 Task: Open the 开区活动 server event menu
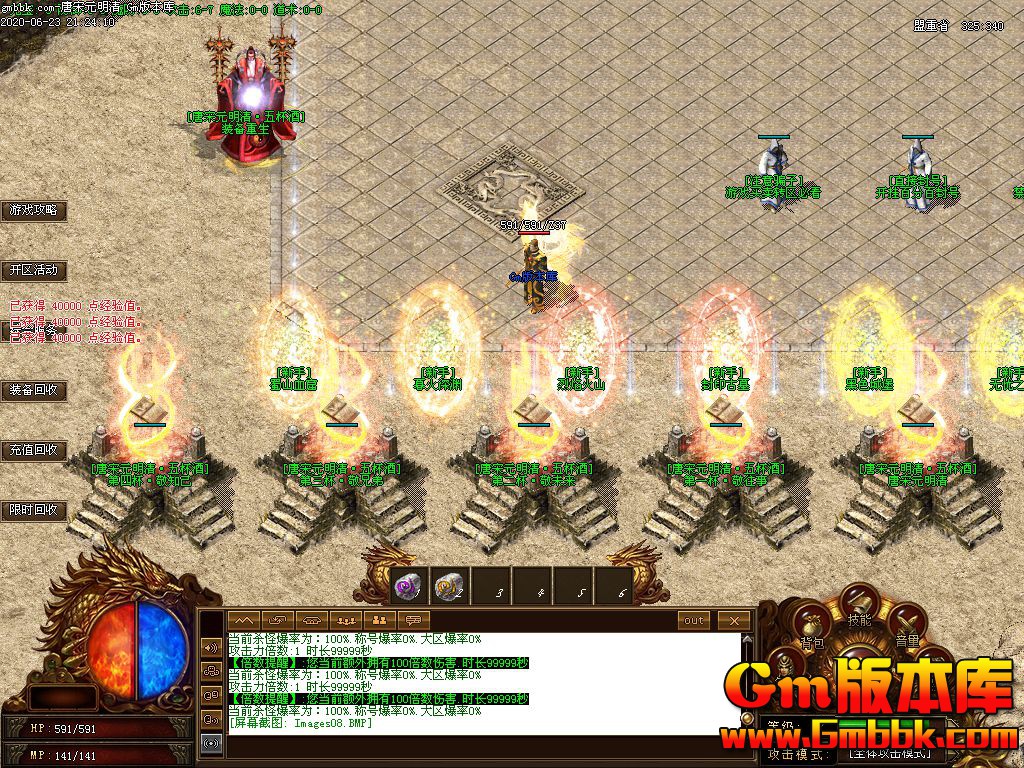[x=34, y=270]
